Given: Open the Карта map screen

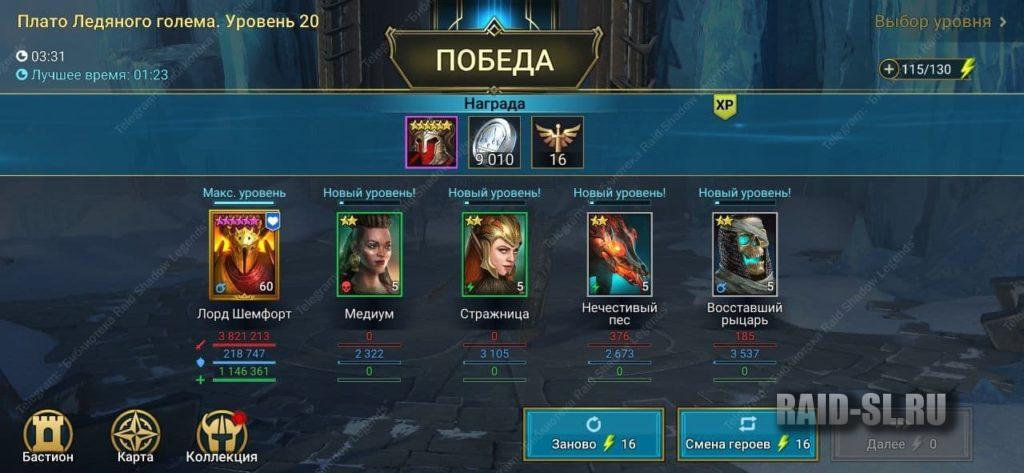Looking at the screenshot, I should point(134,438).
